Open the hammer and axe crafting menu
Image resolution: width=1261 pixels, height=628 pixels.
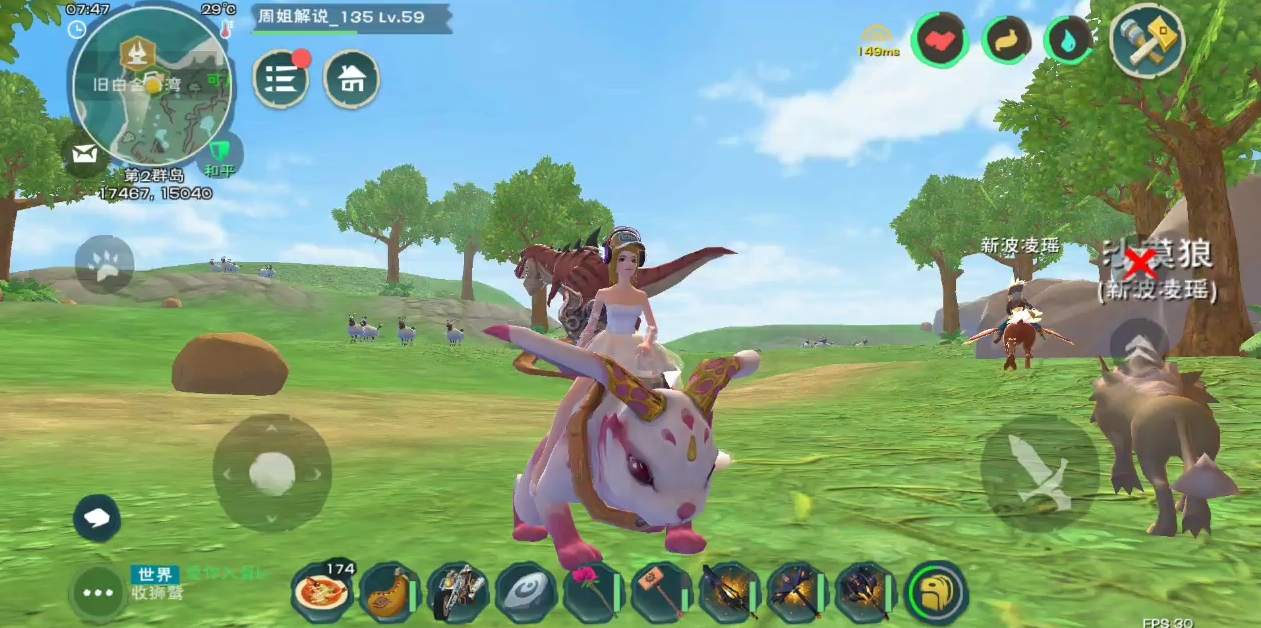click(x=1146, y=41)
